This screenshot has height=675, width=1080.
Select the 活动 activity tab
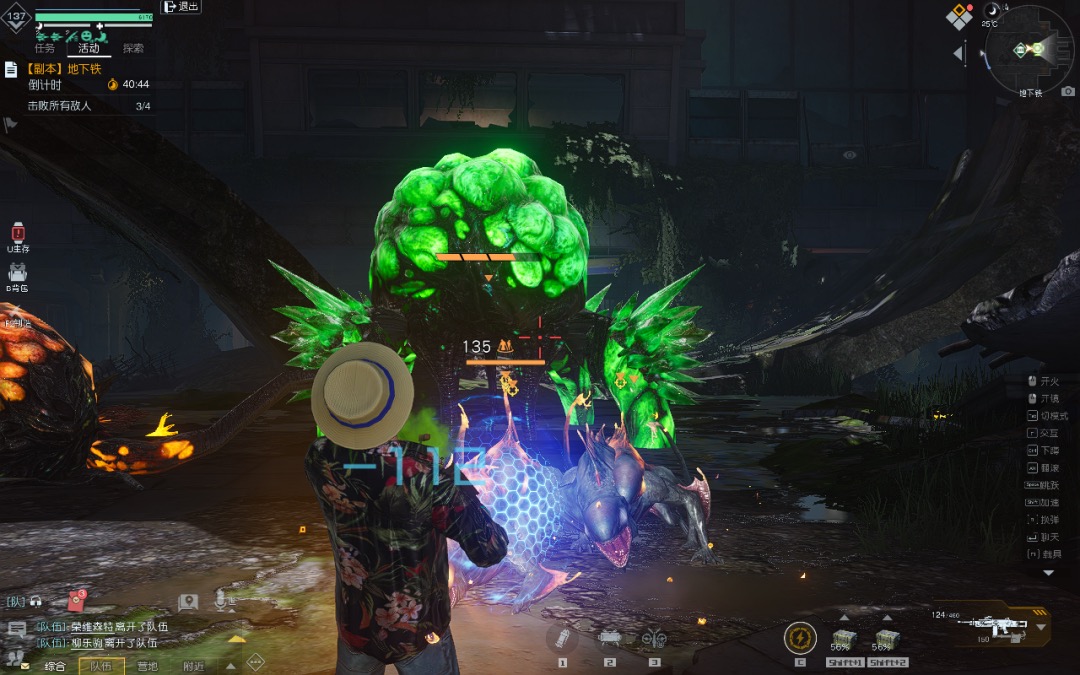coord(88,48)
